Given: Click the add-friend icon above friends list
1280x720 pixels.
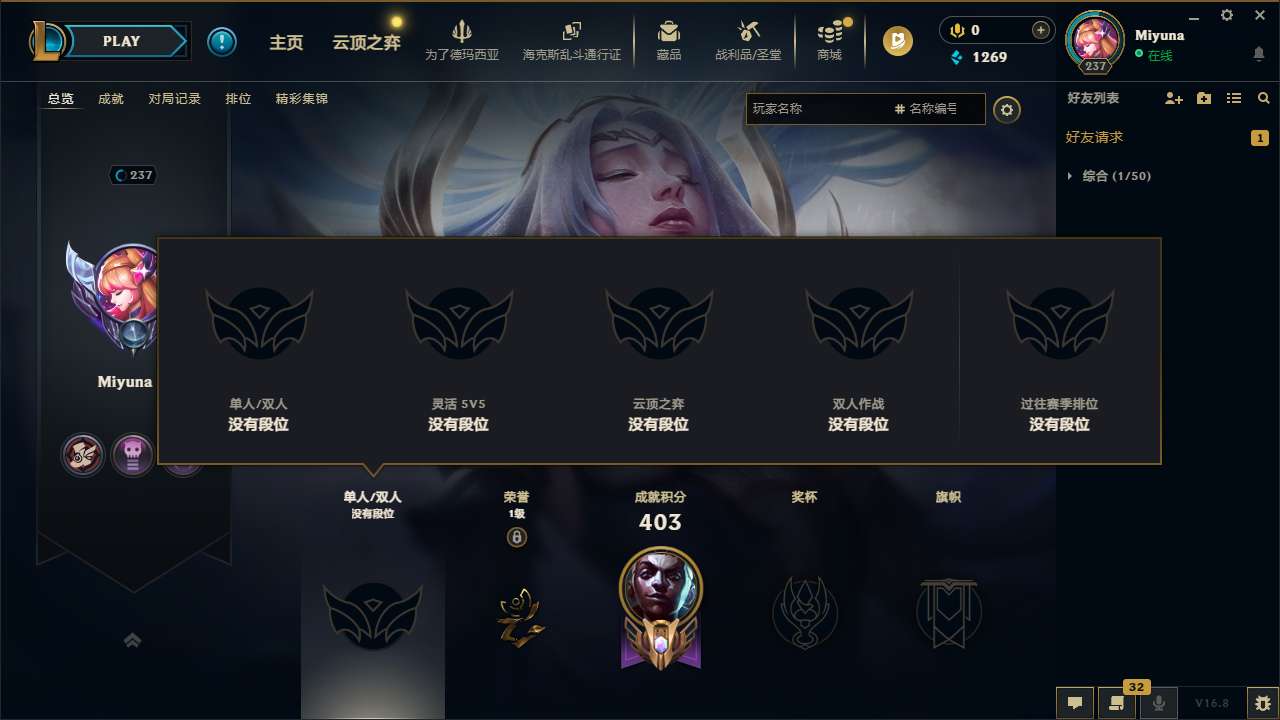Looking at the screenshot, I should pyautogui.click(x=1172, y=98).
